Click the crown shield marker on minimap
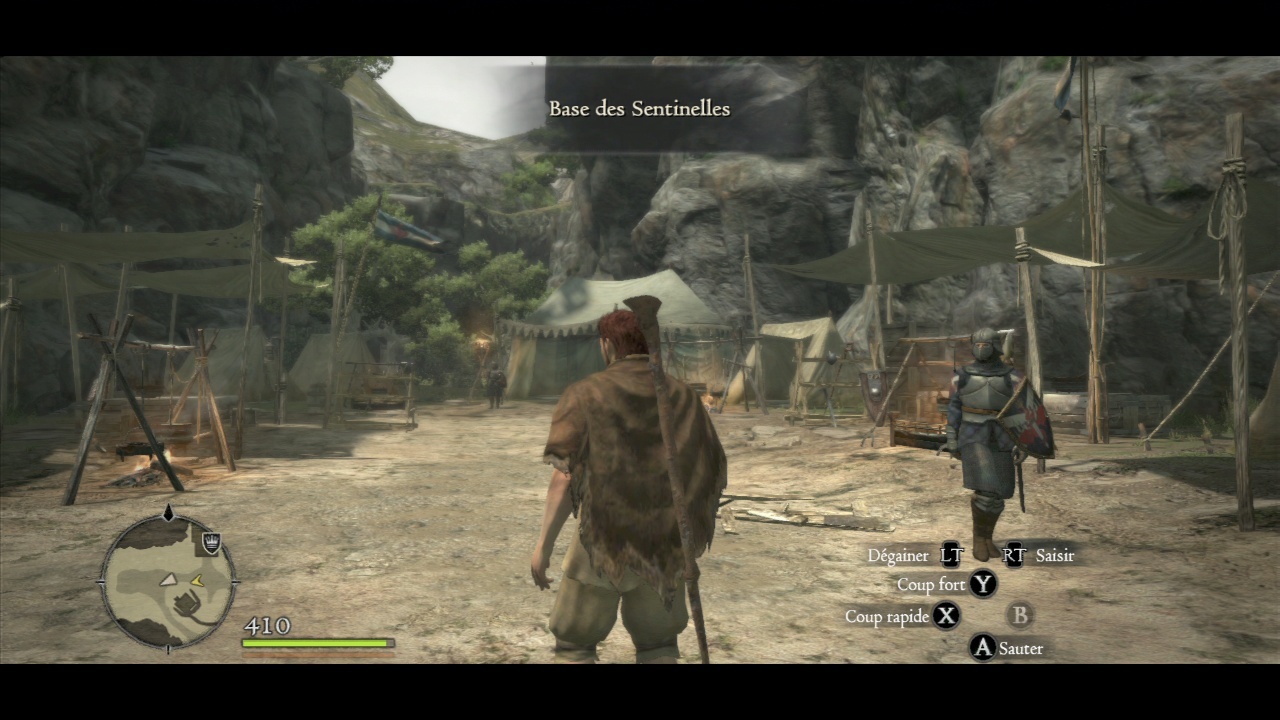 tap(211, 542)
